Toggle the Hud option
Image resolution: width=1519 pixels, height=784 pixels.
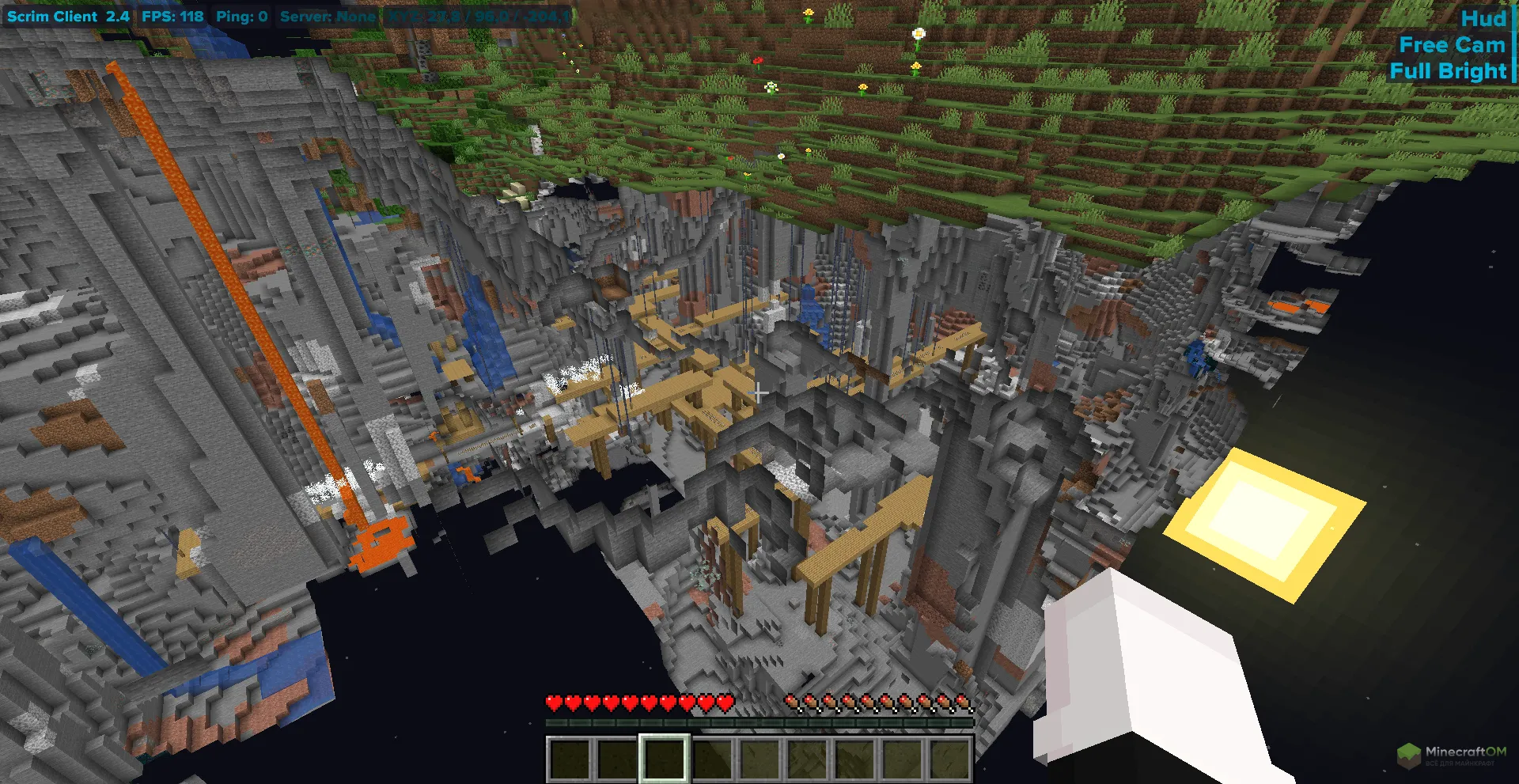tap(1486, 17)
